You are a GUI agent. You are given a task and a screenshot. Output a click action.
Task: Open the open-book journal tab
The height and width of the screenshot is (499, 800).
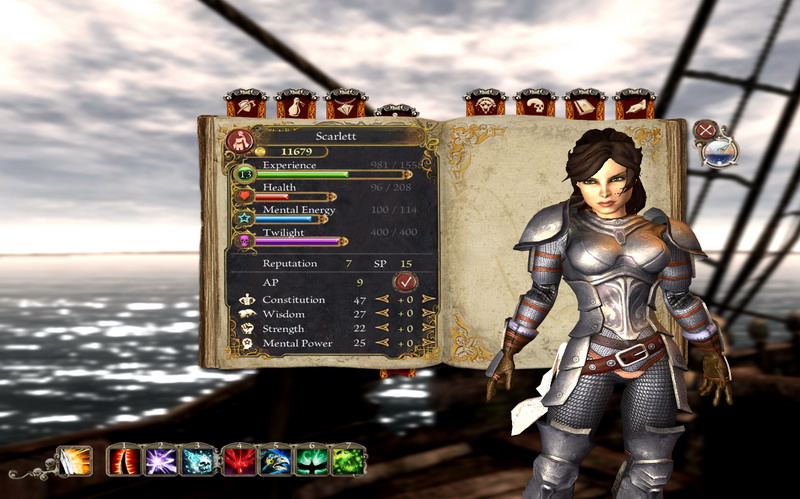(x=584, y=104)
